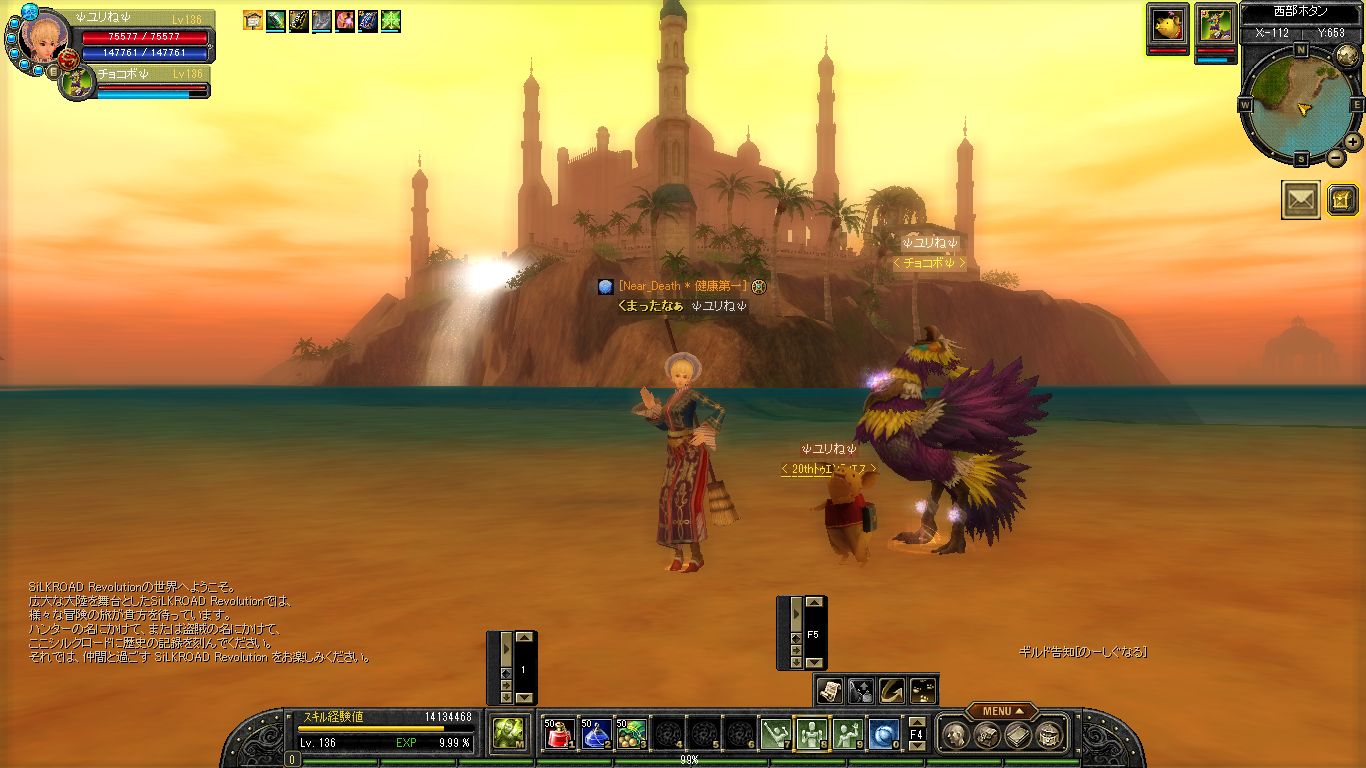
Task: Select the green berries item slot
Action: click(x=631, y=735)
